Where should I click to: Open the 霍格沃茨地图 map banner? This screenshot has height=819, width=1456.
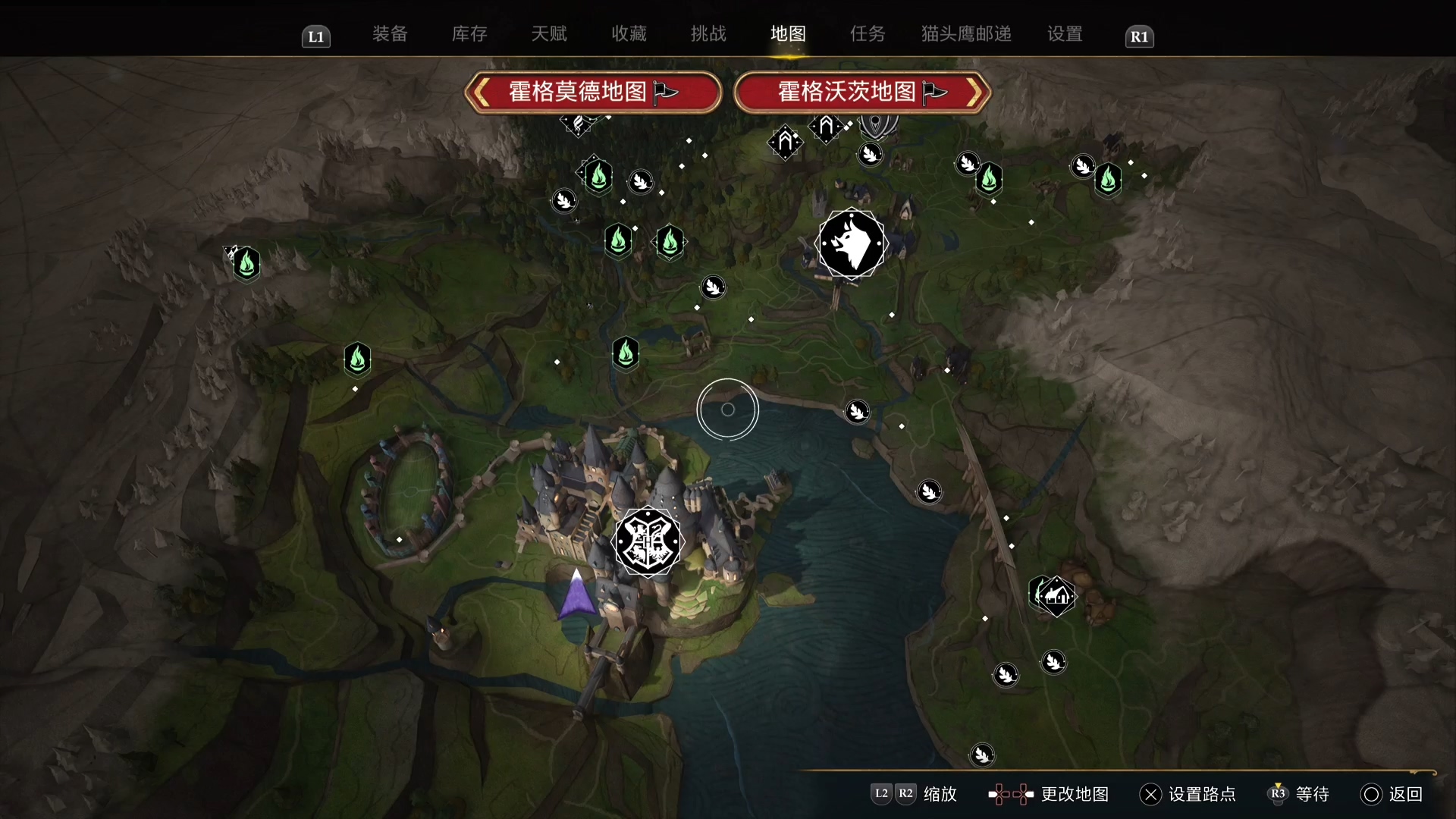[846, 92]
